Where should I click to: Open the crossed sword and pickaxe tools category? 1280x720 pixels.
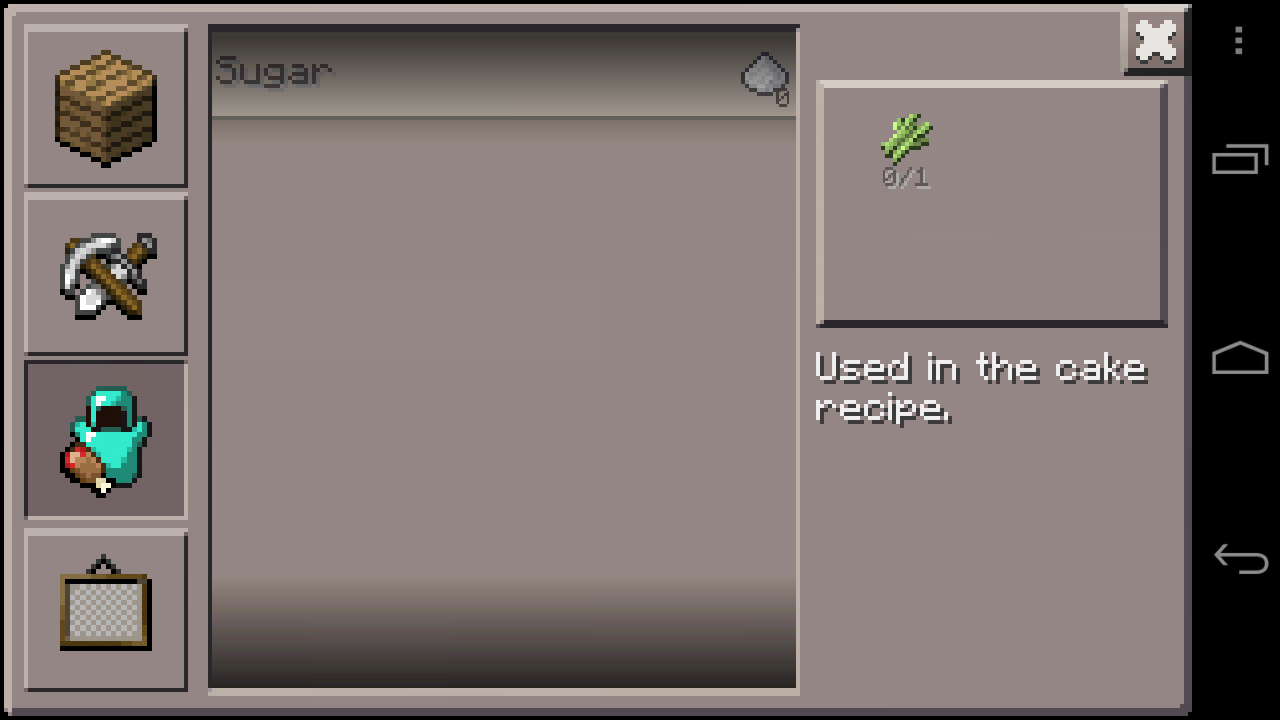click(x=105, y=273)
